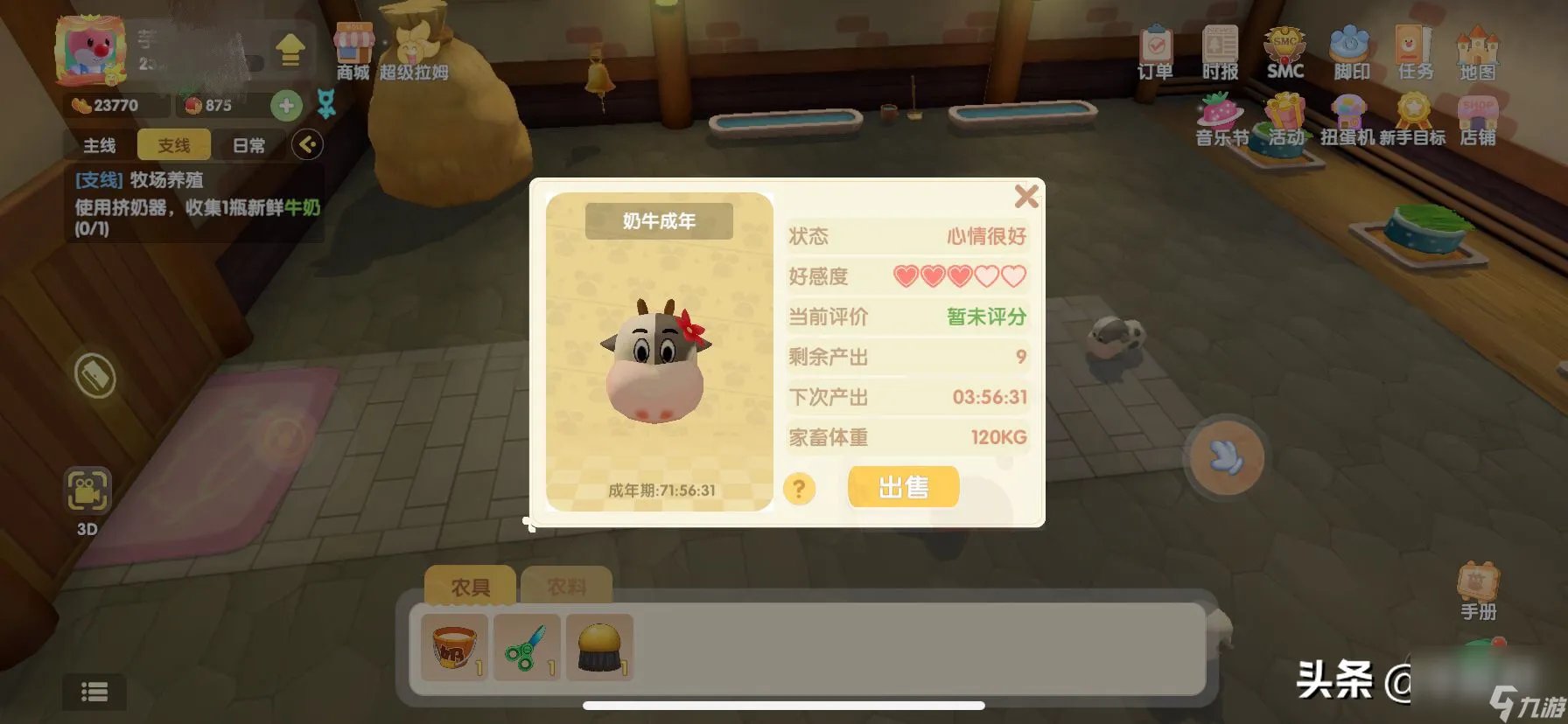Tap the 出售 sell button
1568x724 pixels.
pos(903,486)
